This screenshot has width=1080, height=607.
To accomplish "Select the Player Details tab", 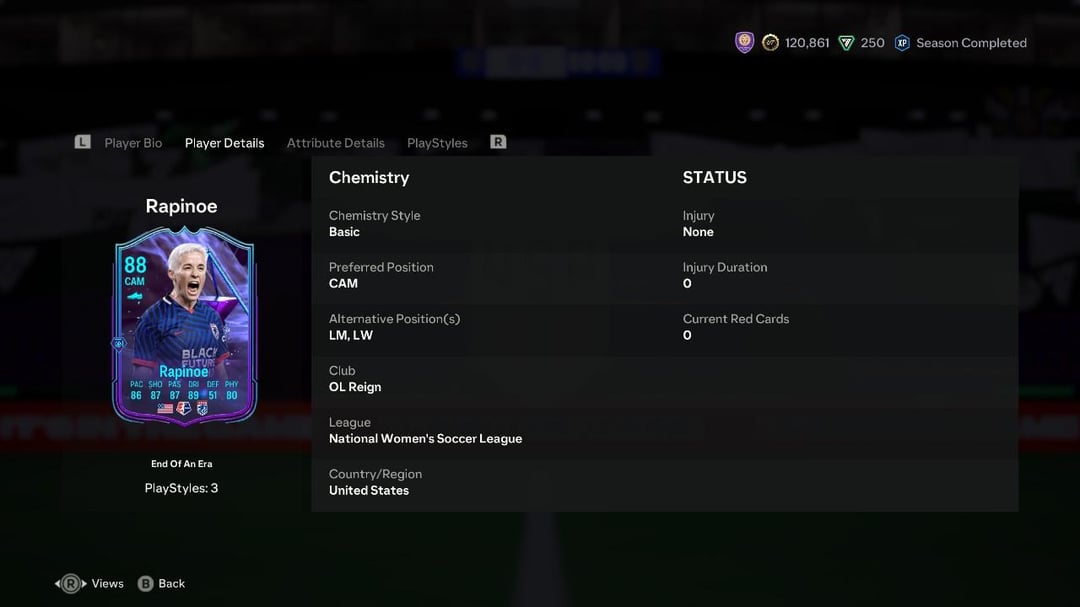I will click(224, 143).
